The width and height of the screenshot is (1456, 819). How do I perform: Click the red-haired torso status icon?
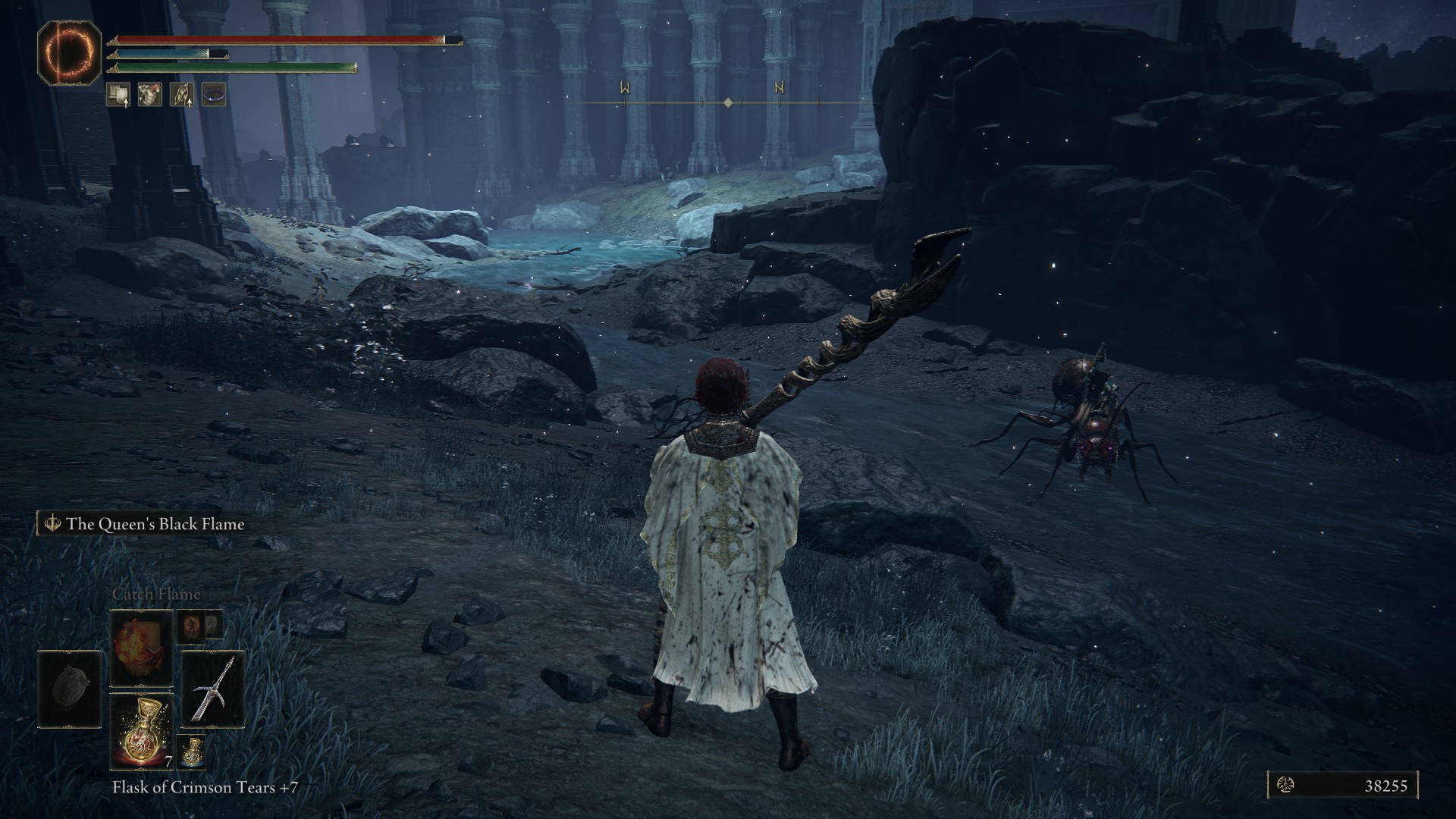[150, 95]
